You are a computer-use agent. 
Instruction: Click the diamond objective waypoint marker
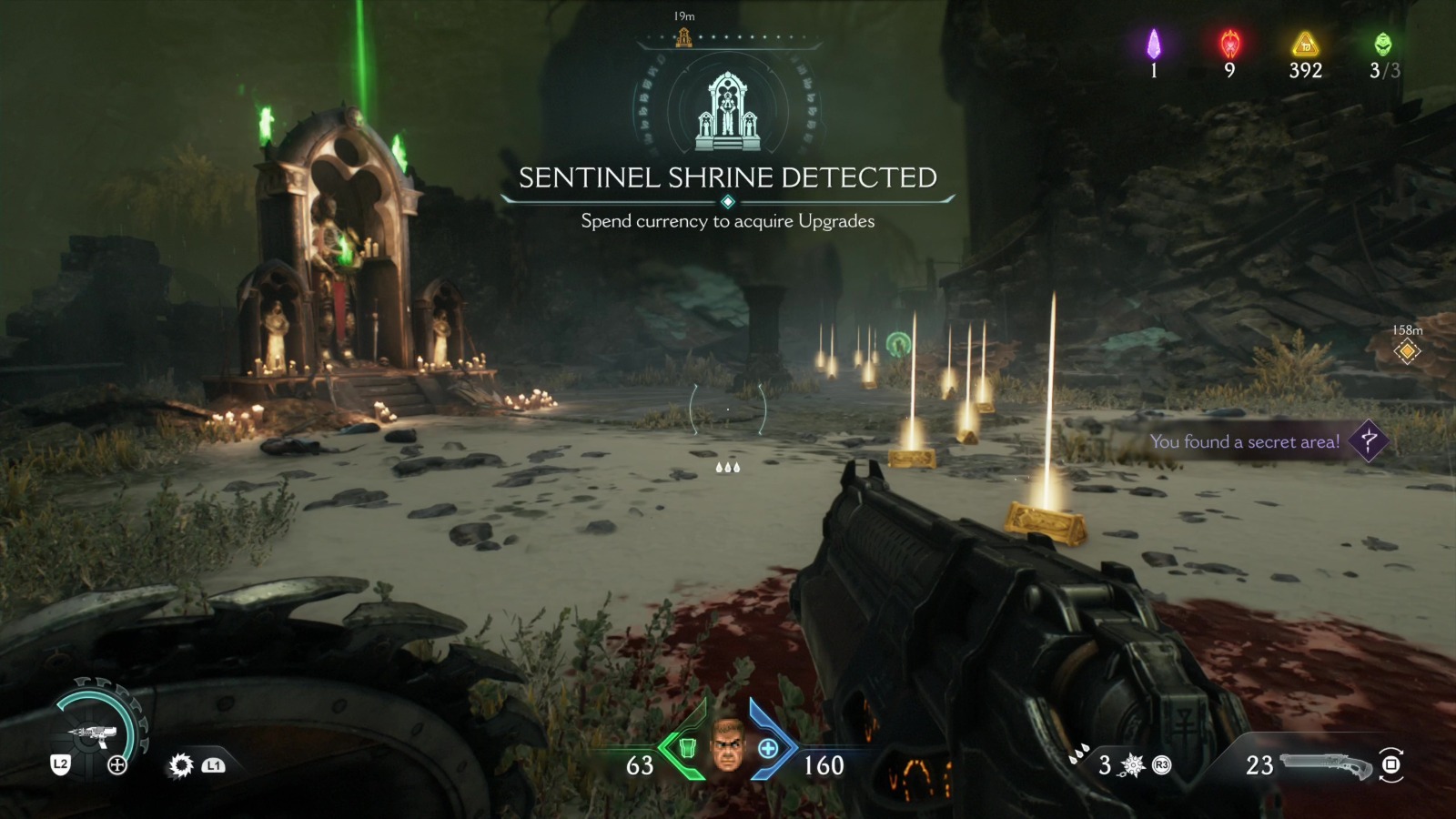point(1407,351)
